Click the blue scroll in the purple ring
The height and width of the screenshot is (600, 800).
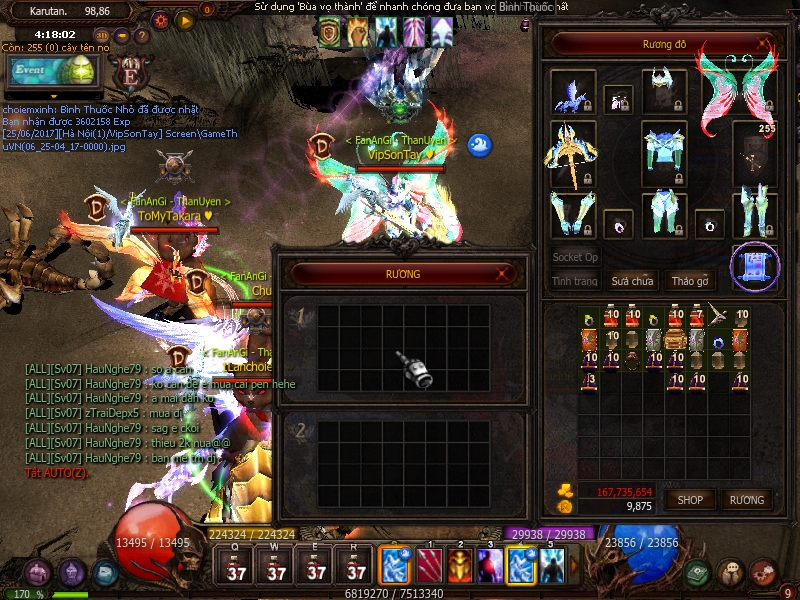point(753,265)
